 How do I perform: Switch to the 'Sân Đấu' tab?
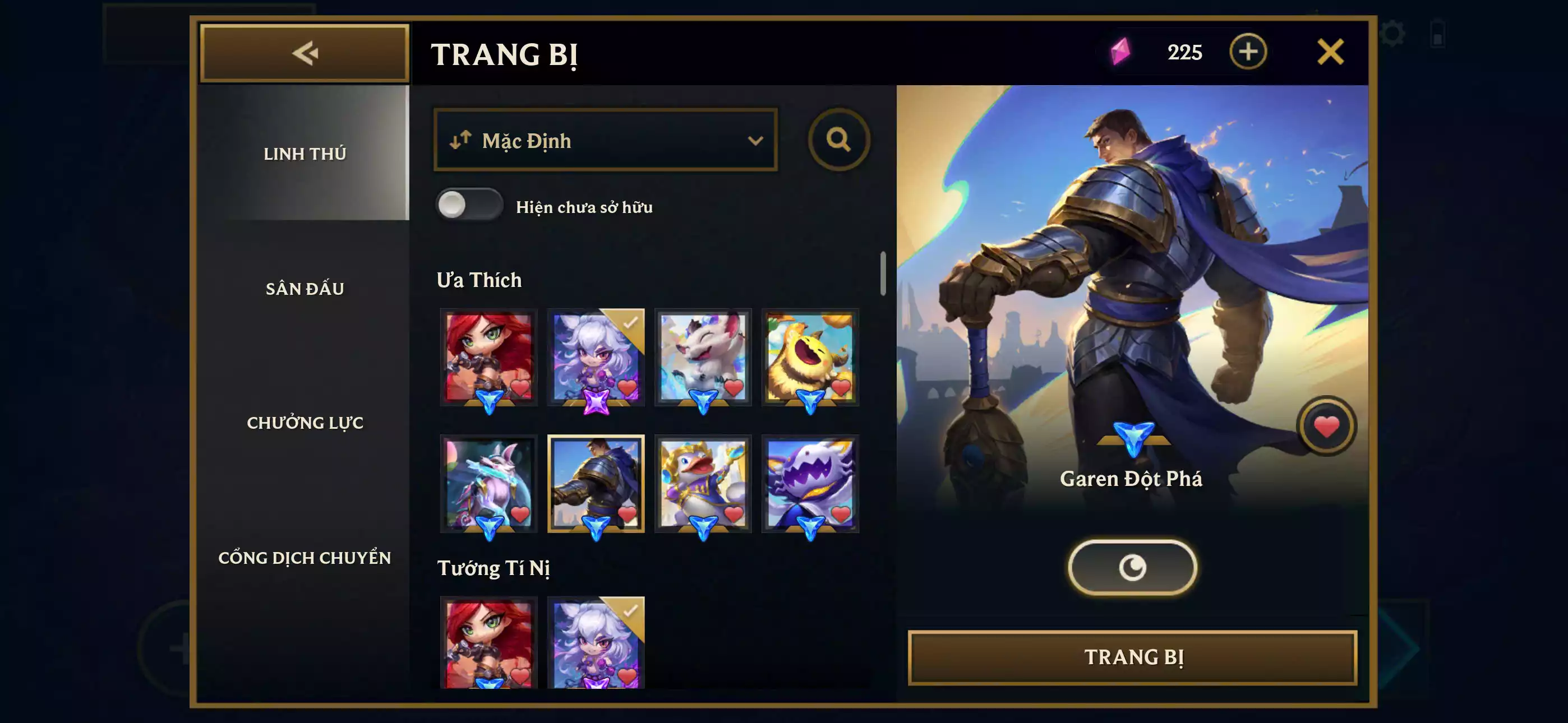click(x=306, y=288)
